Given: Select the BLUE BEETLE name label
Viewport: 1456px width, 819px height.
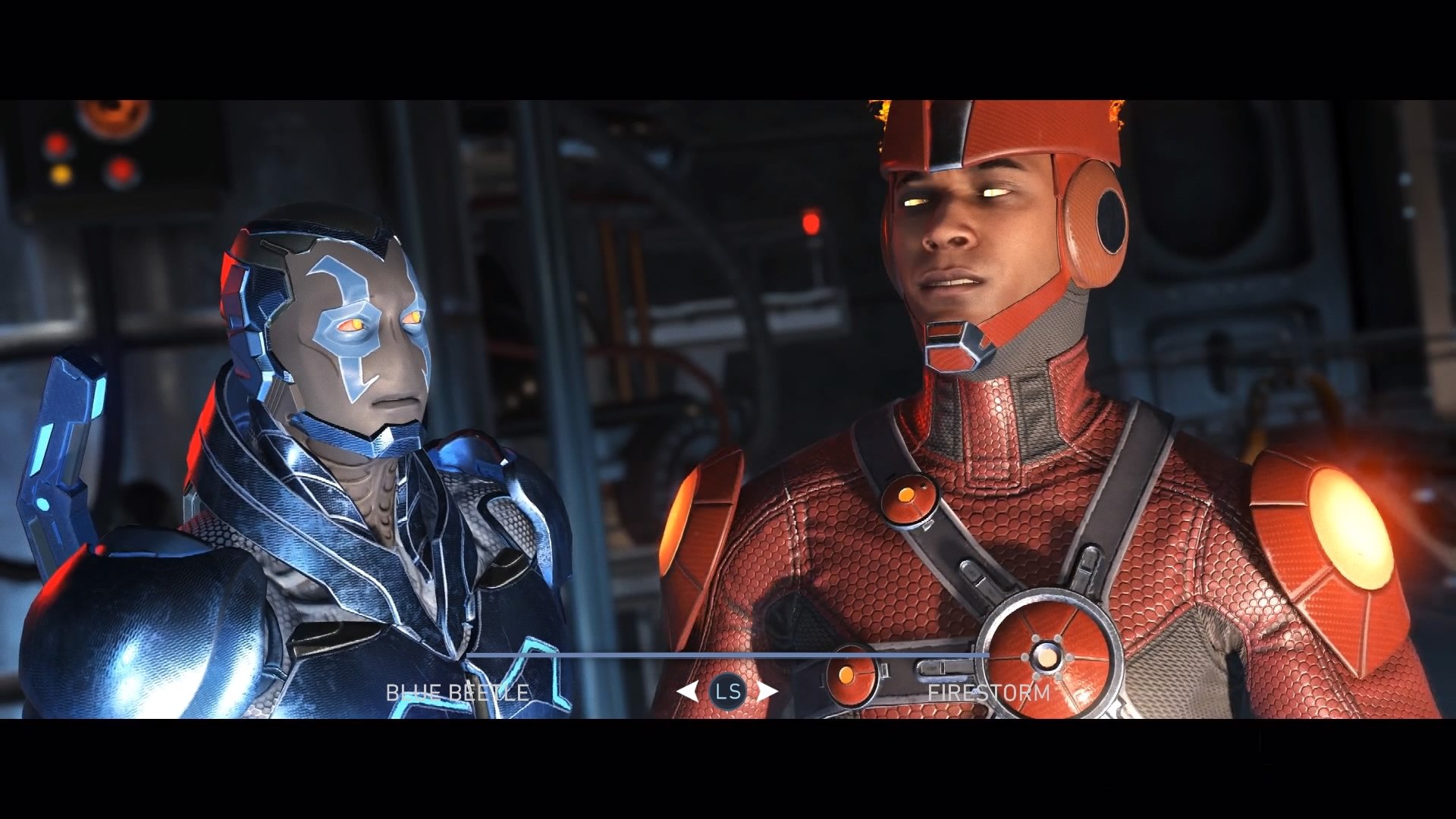Looking at the screenshot, I should (458, 691).
